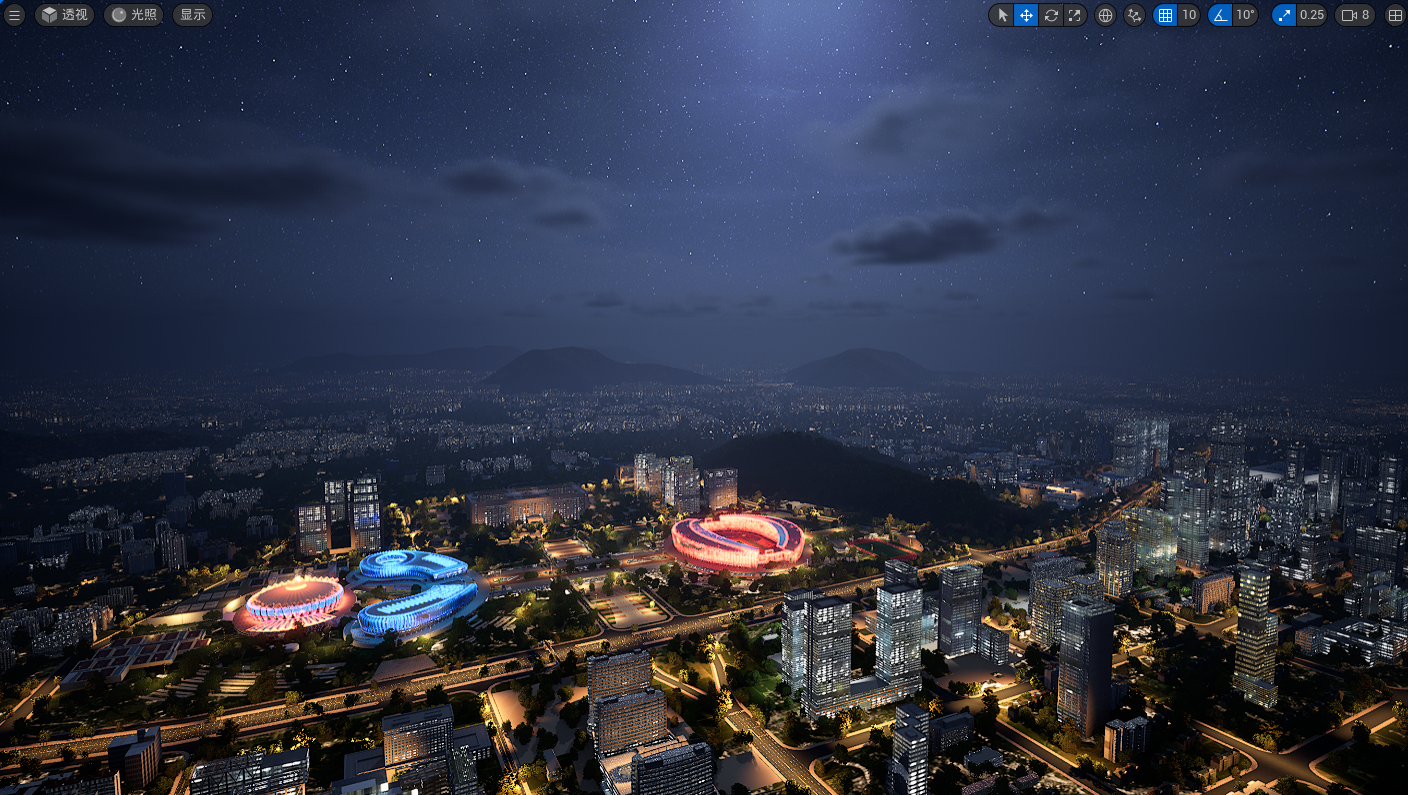Toggle the globe coordinate system button

pos(1105,15)
